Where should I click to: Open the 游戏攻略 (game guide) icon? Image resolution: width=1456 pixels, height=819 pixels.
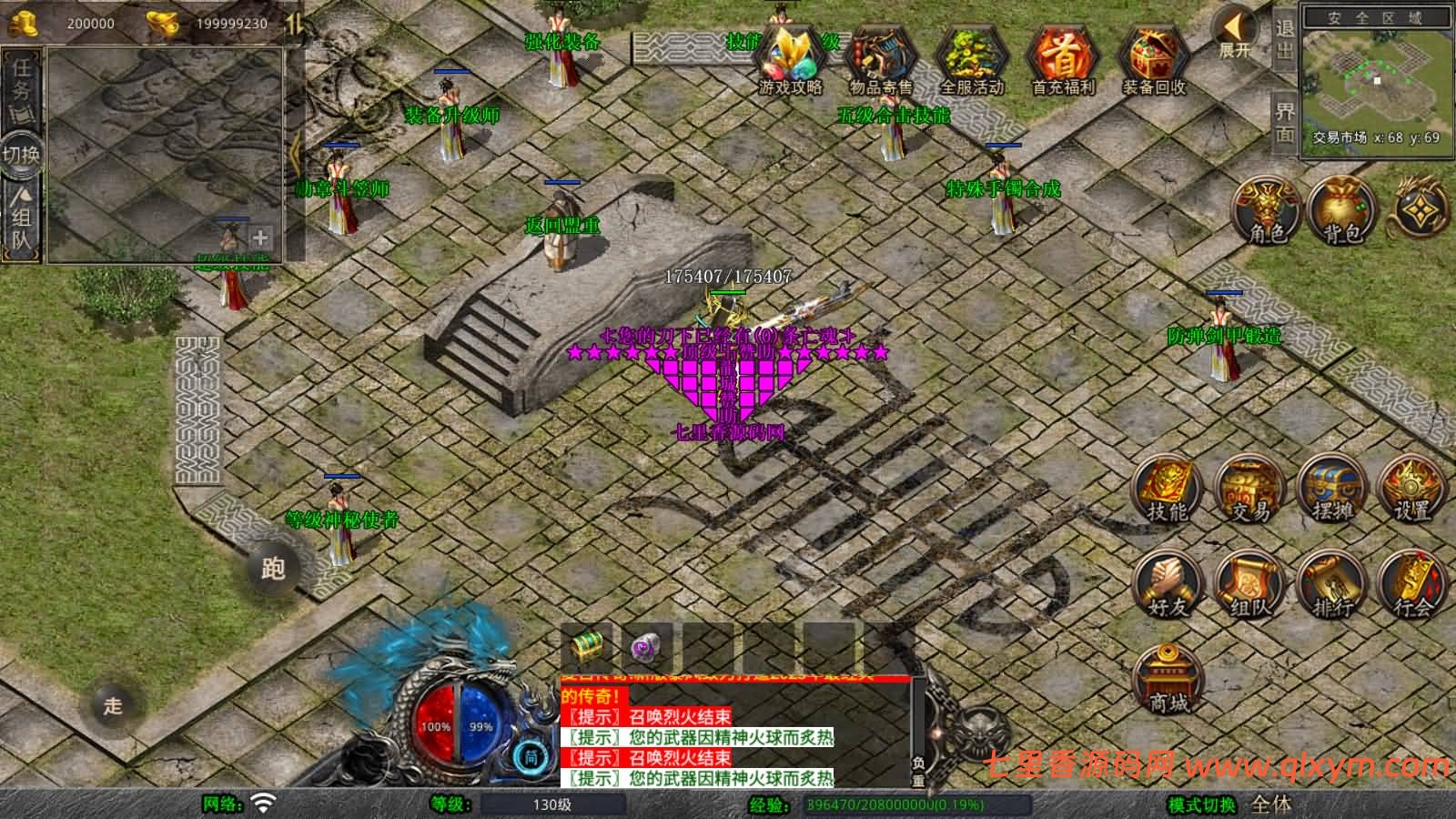point(791,61)
